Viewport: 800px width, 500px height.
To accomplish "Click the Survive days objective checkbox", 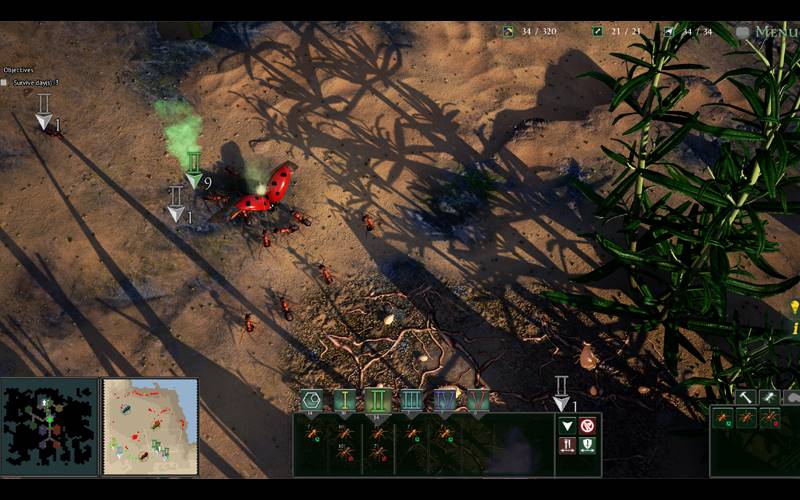I will pos(4,82).
